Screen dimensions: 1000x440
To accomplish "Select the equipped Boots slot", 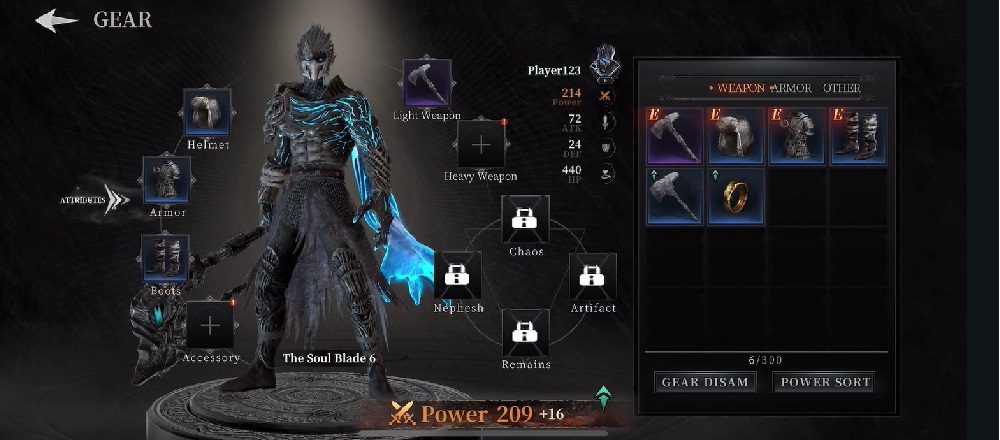I will 166,258.
